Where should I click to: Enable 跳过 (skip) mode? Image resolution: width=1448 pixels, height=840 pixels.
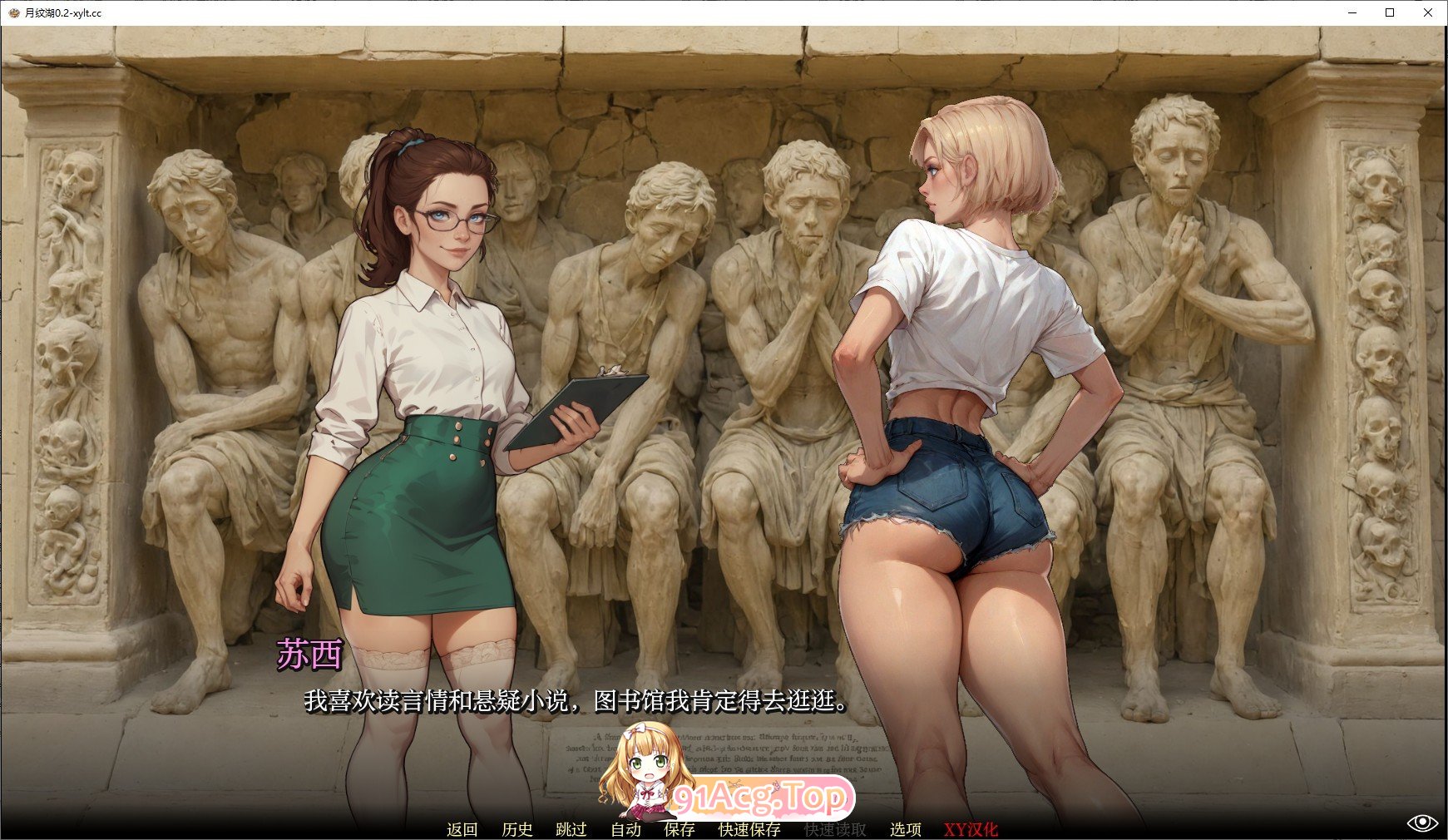point(570,829)
